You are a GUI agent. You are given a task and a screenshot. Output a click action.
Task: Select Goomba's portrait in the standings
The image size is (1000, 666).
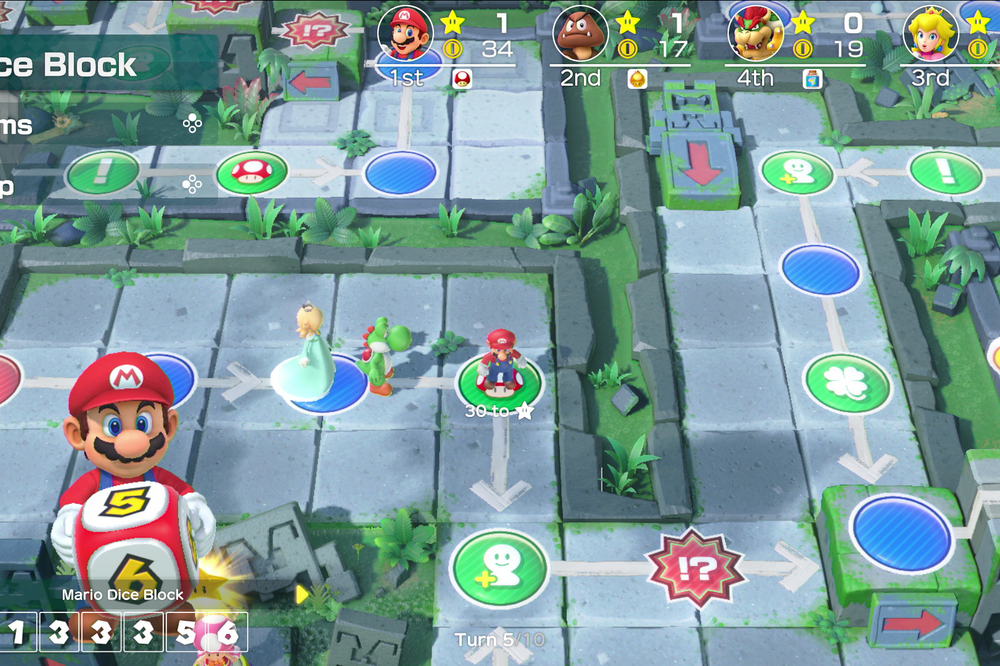[x=580, y=36]
